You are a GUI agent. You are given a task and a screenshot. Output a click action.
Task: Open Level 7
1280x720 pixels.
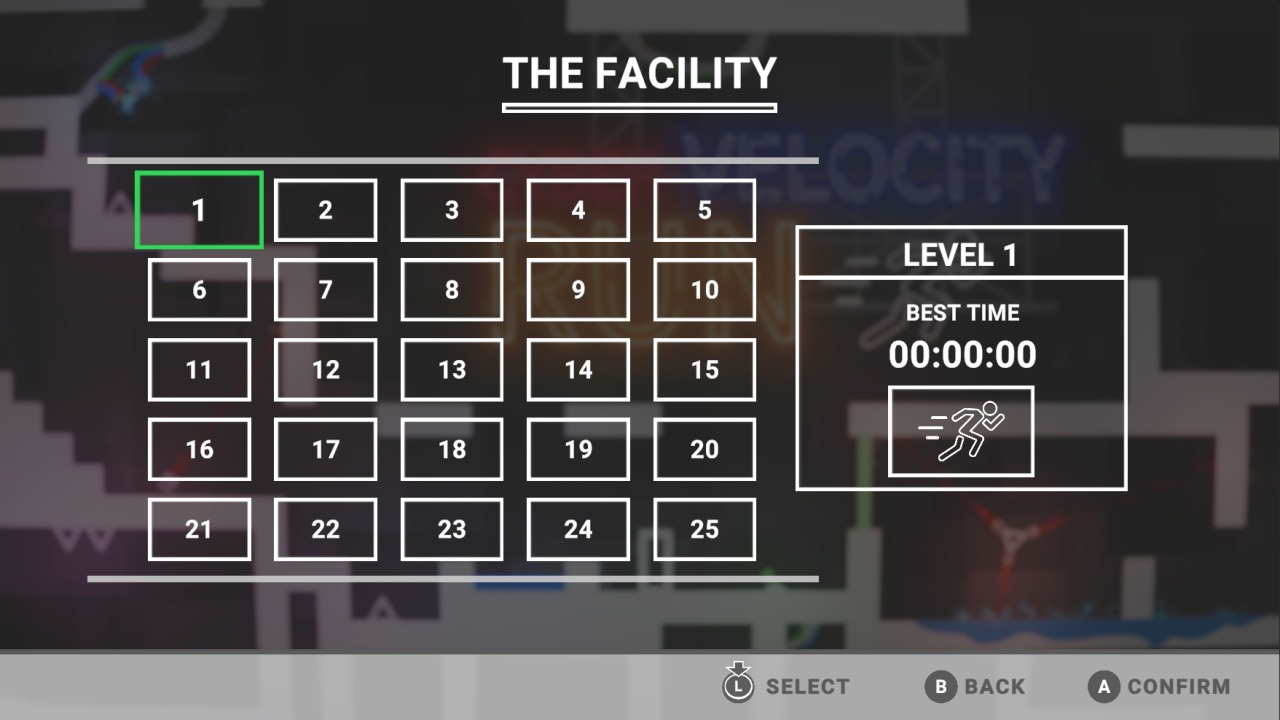coord(325,289)
